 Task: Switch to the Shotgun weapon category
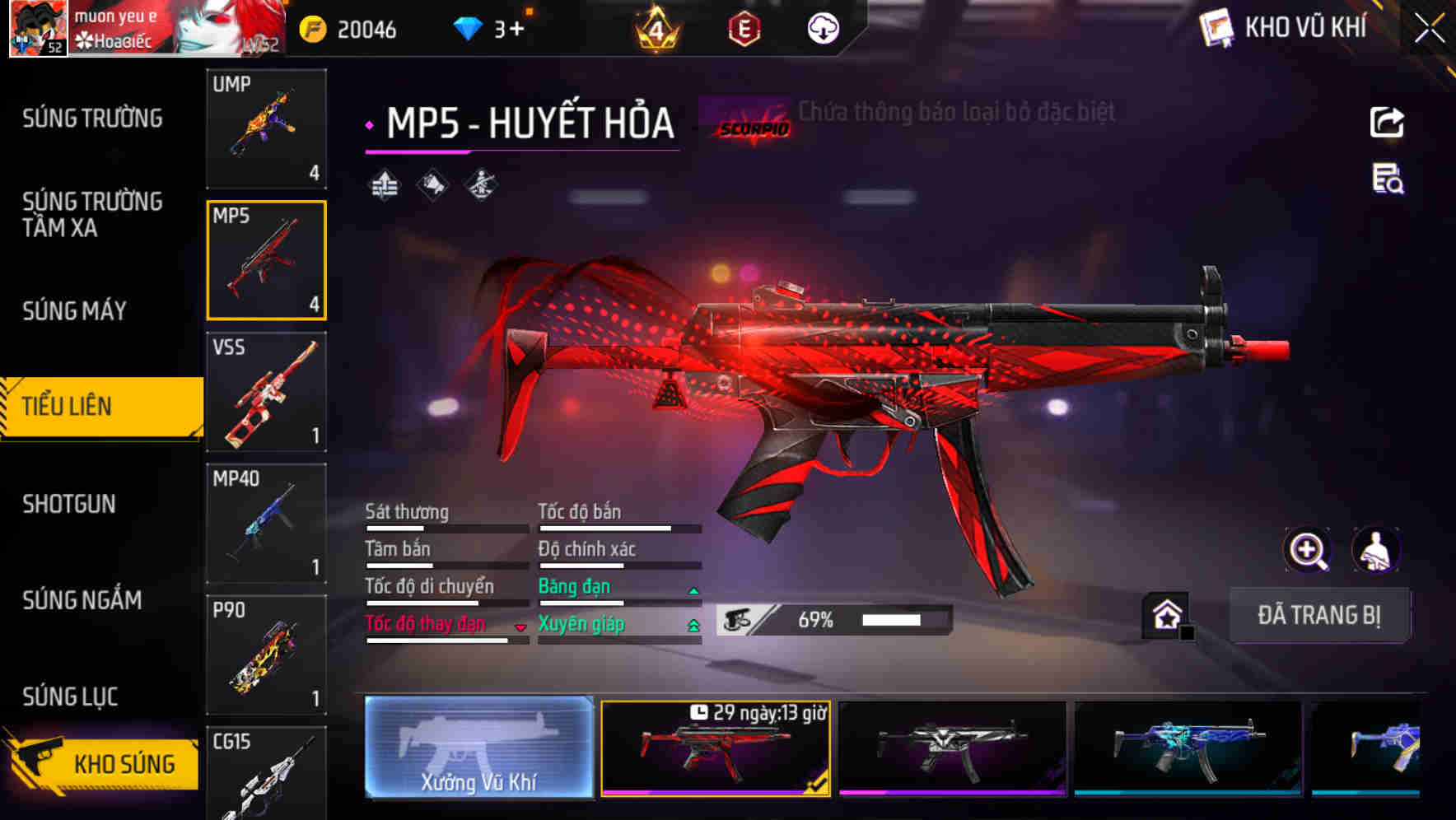tap(70, 503)
